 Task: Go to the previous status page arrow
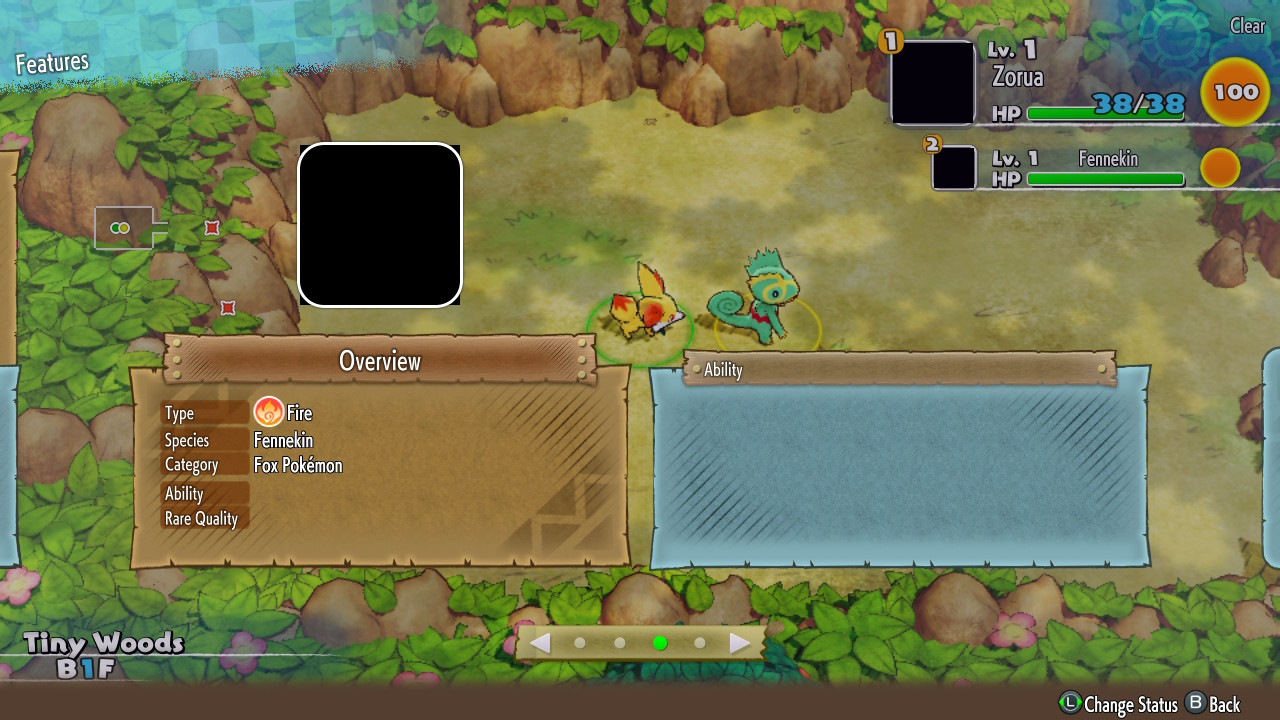540,643
